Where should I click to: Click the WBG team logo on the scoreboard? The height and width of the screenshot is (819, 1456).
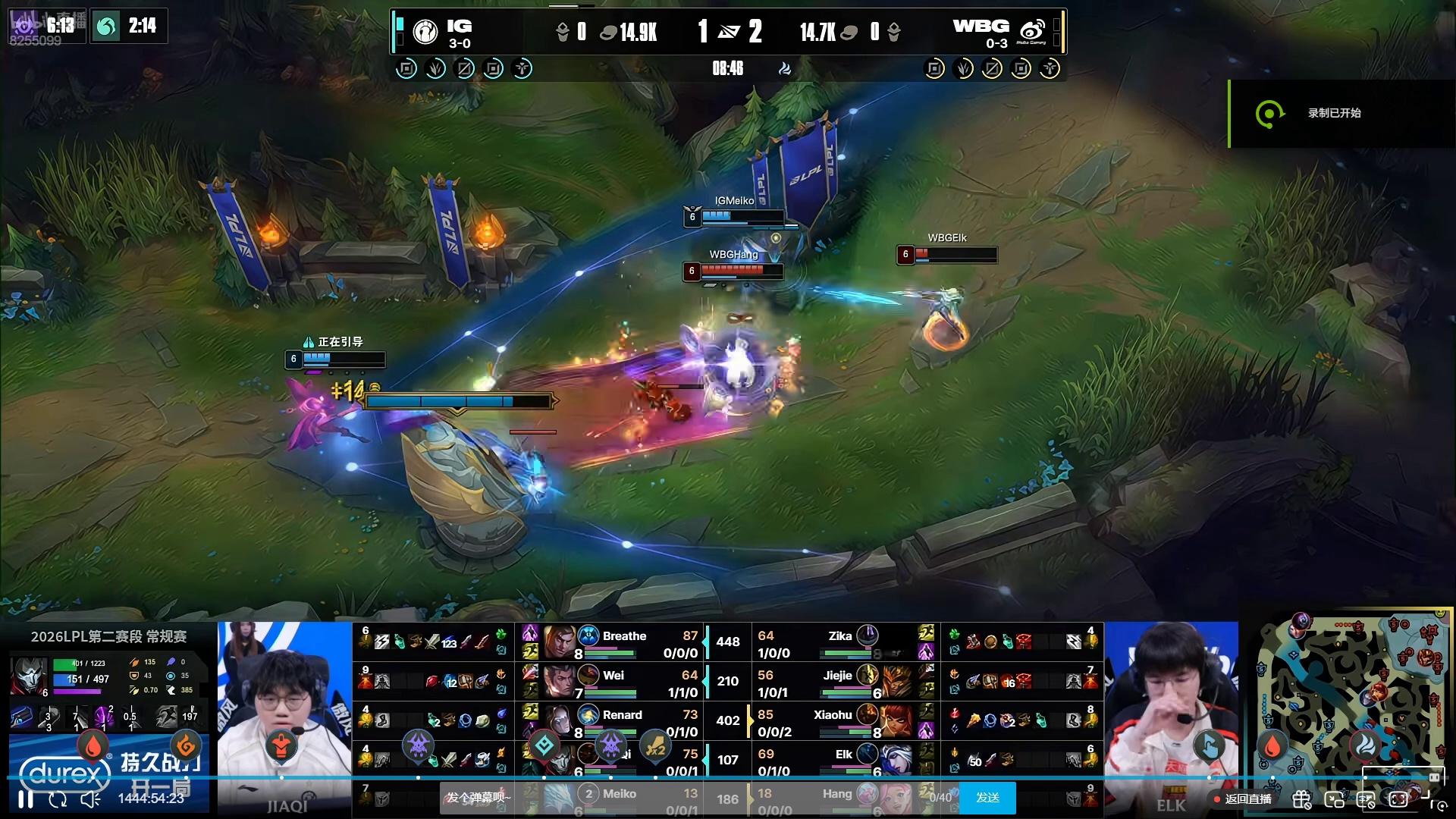click(x=1032, y=32)
